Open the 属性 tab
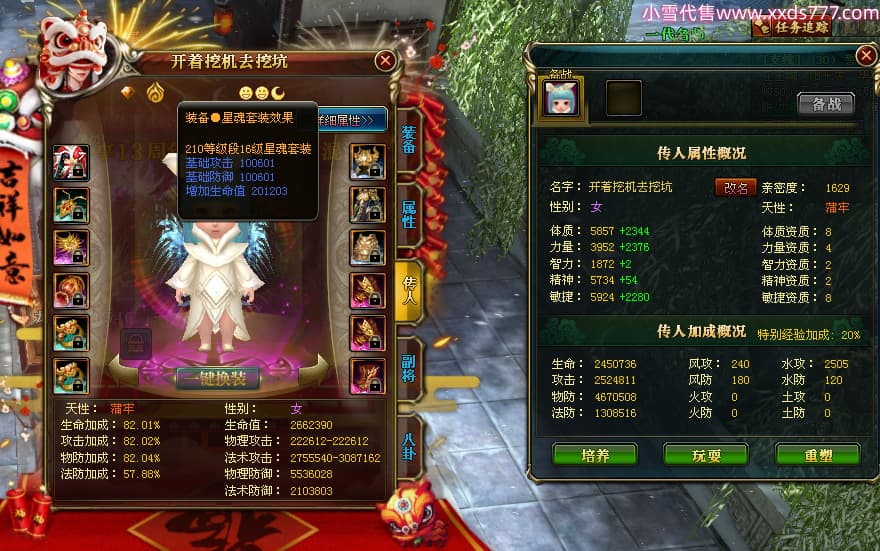Screen dimensions: 880x551 coord(409,213)
